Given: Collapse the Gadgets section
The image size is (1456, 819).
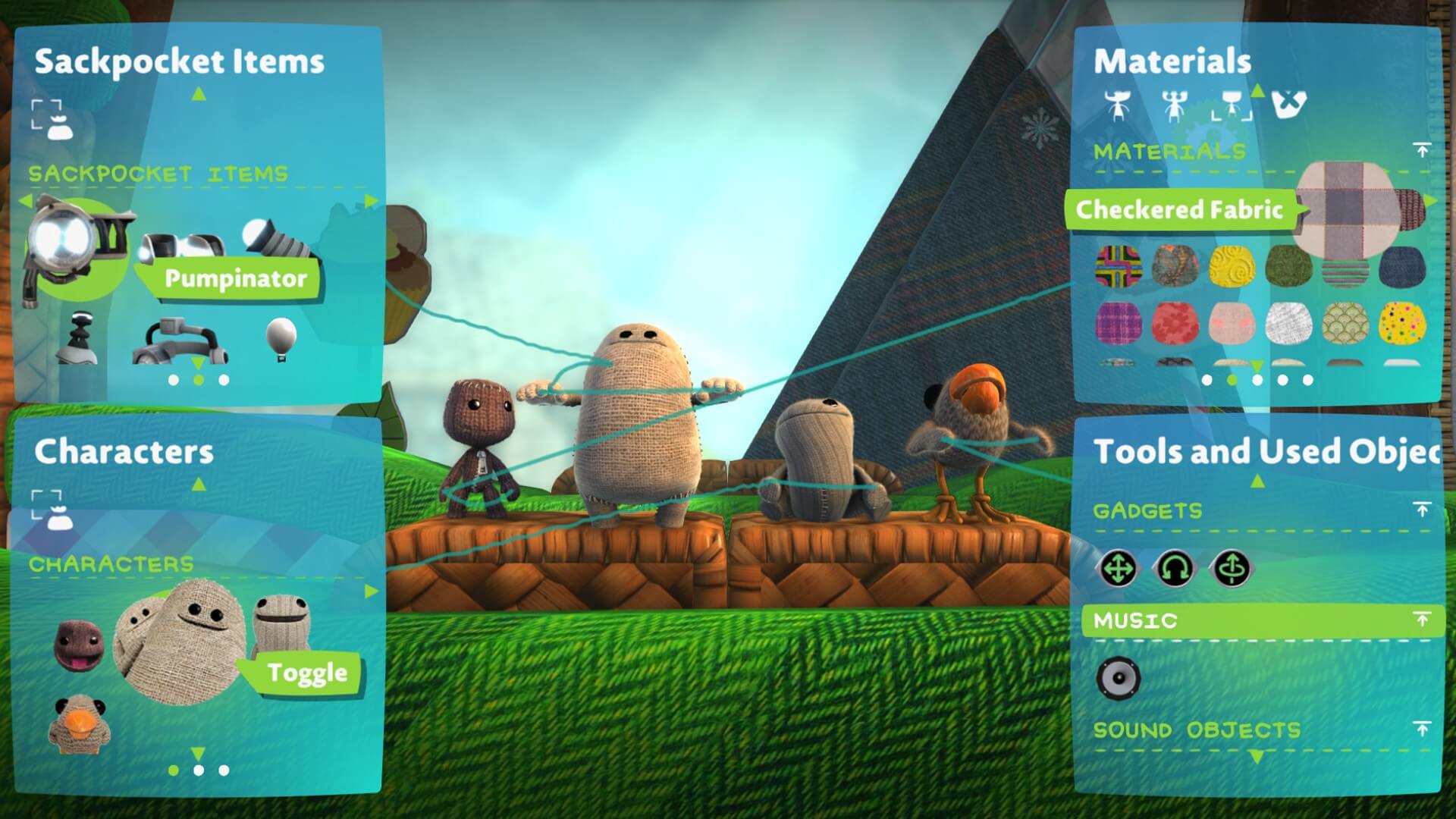Looking at the screenshot, I should [1422, 509].
